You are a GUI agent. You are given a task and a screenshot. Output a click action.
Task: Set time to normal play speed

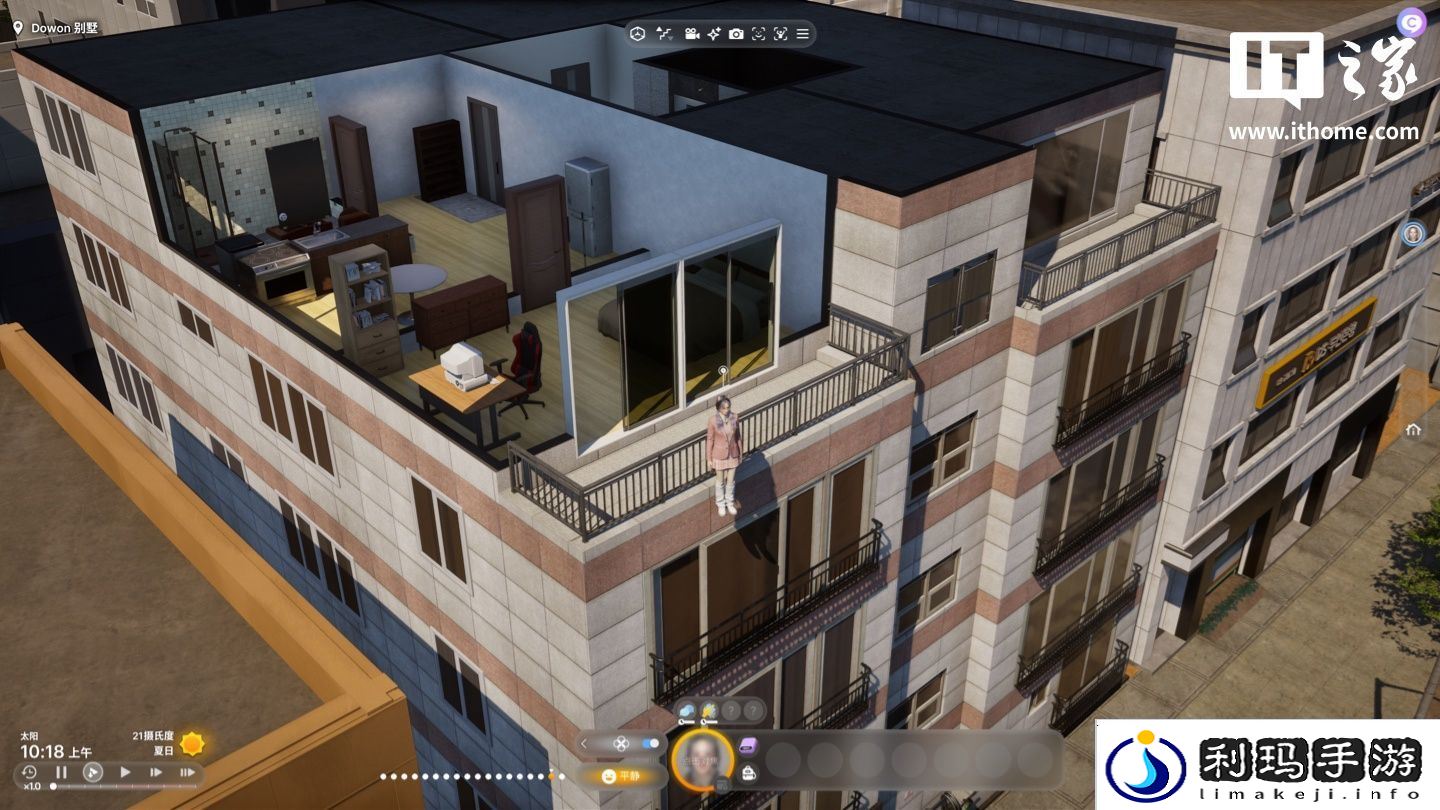point(125,772)
